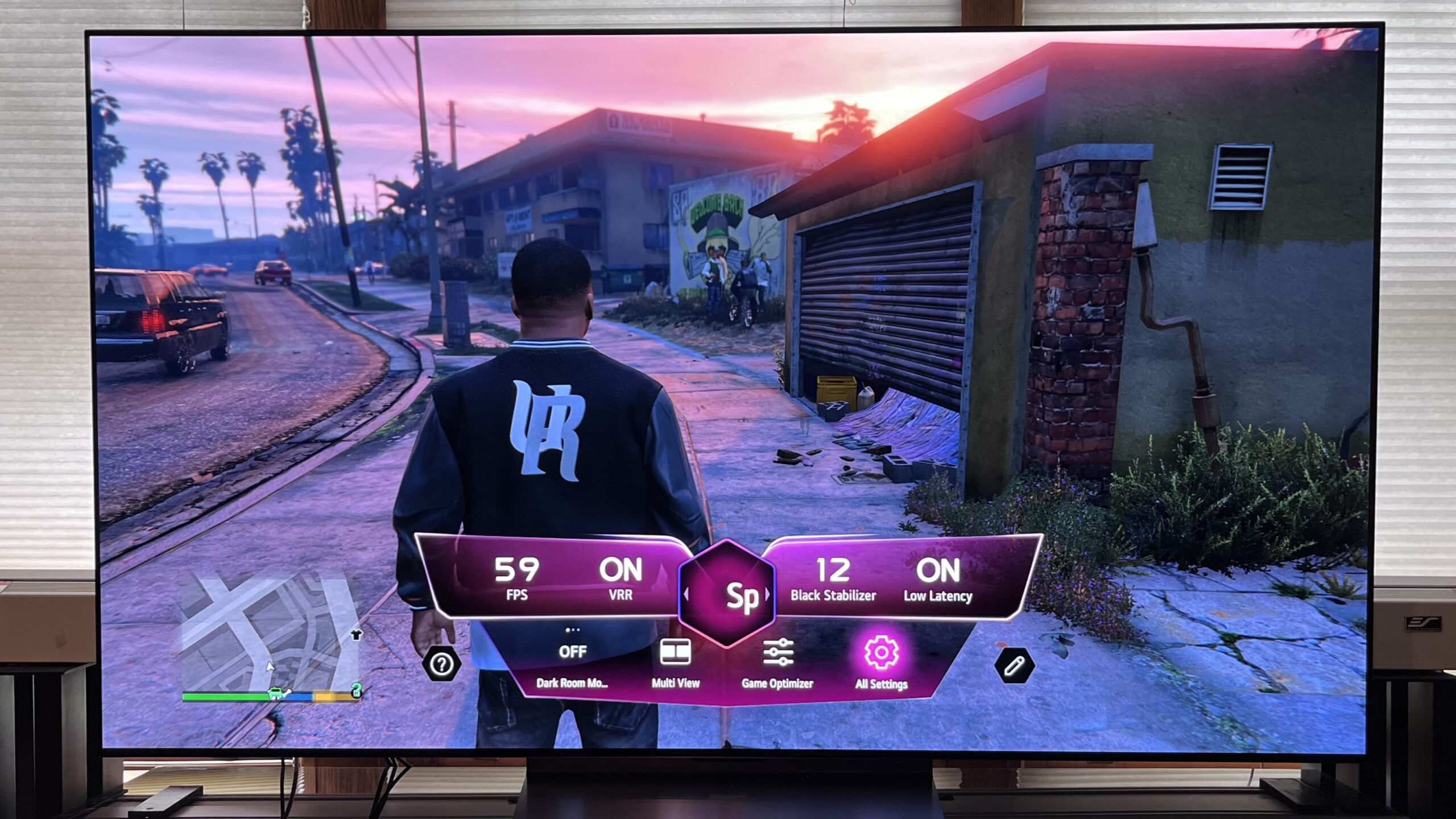Toggle the Low Latency setting
This screenshot has height=819, width=1456.
pyautogui.click(x=938, y=578)
